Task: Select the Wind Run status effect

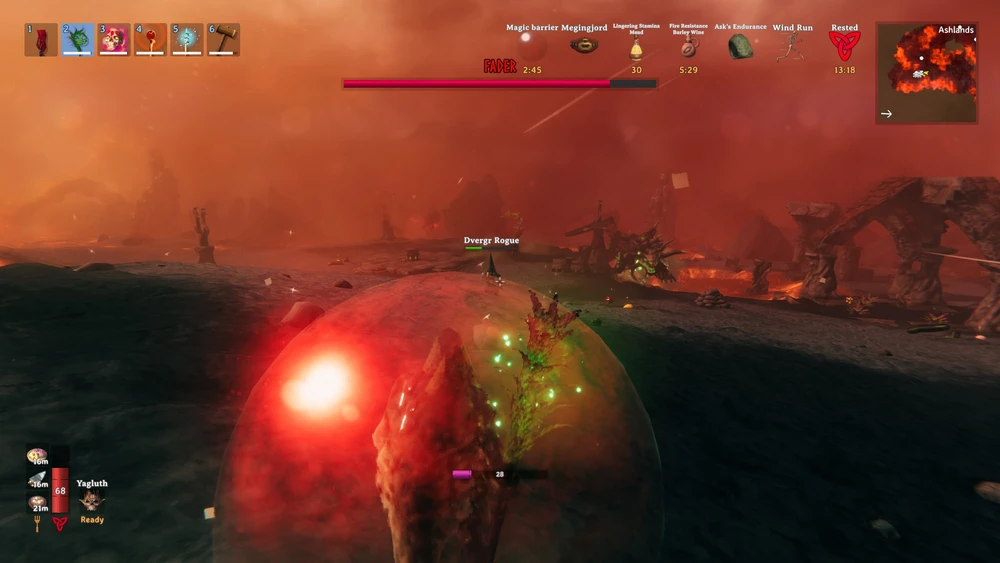Action: pyautogui.click(x=792, y=46)
